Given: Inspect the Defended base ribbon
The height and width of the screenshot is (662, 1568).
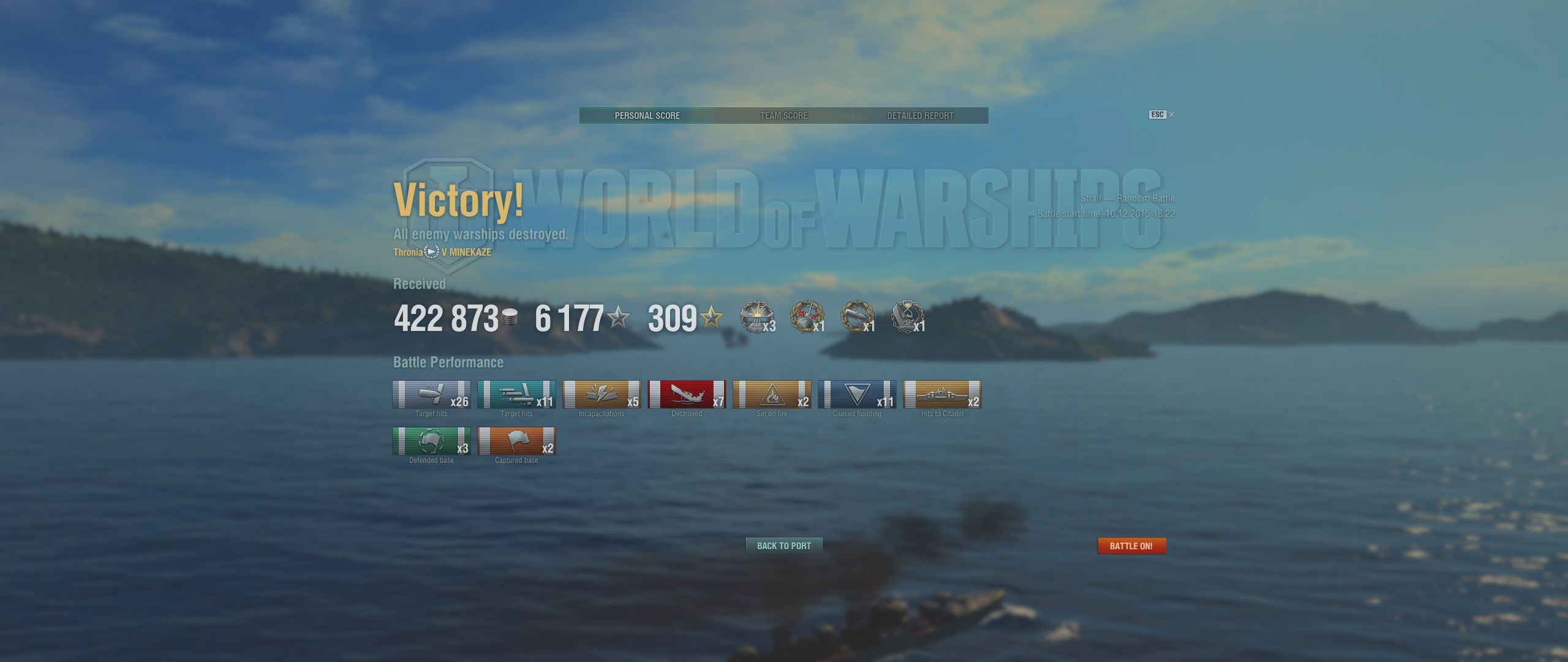Looking at the screenshot, I should coord(431,441).
